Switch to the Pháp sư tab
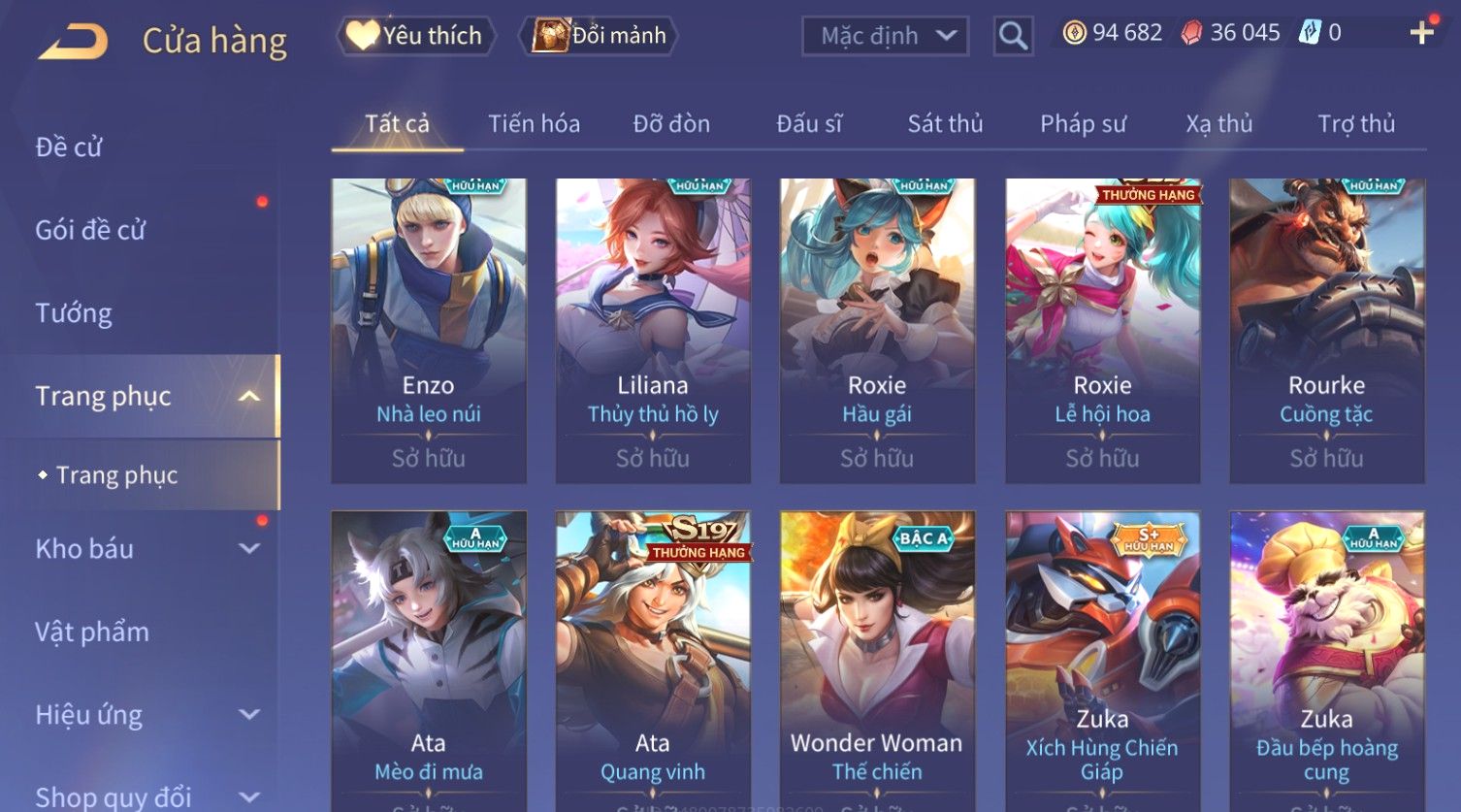 pyautogui.click(x=1083, y=124)
